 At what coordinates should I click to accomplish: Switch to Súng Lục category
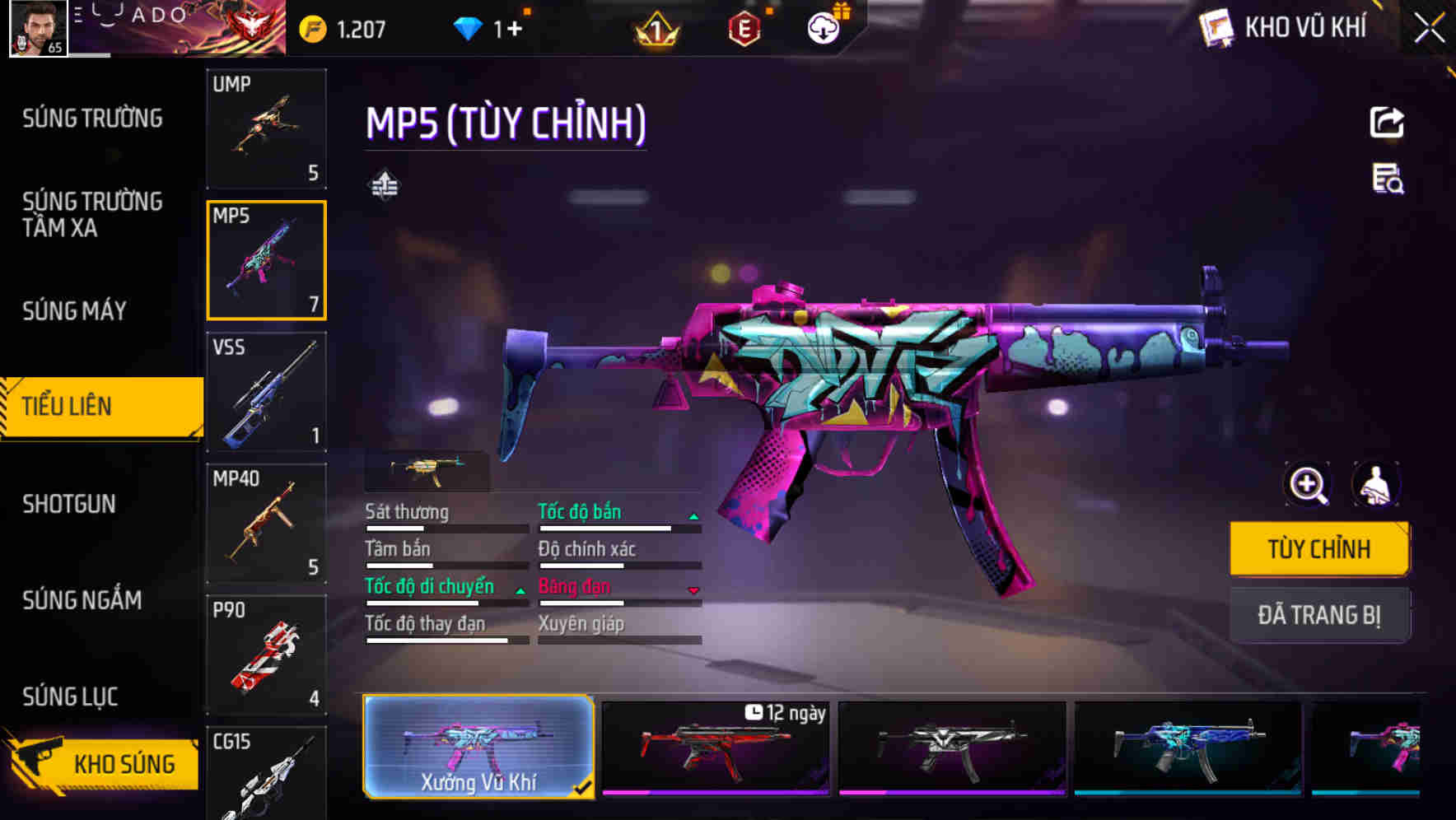tap(70, 697)
